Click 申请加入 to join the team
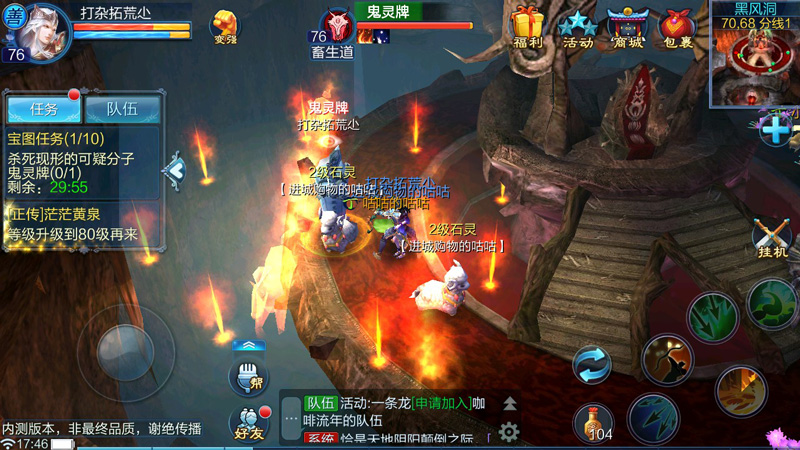This screenshot has width=800, height=450. pyautogui.click(x=441, y=403)
